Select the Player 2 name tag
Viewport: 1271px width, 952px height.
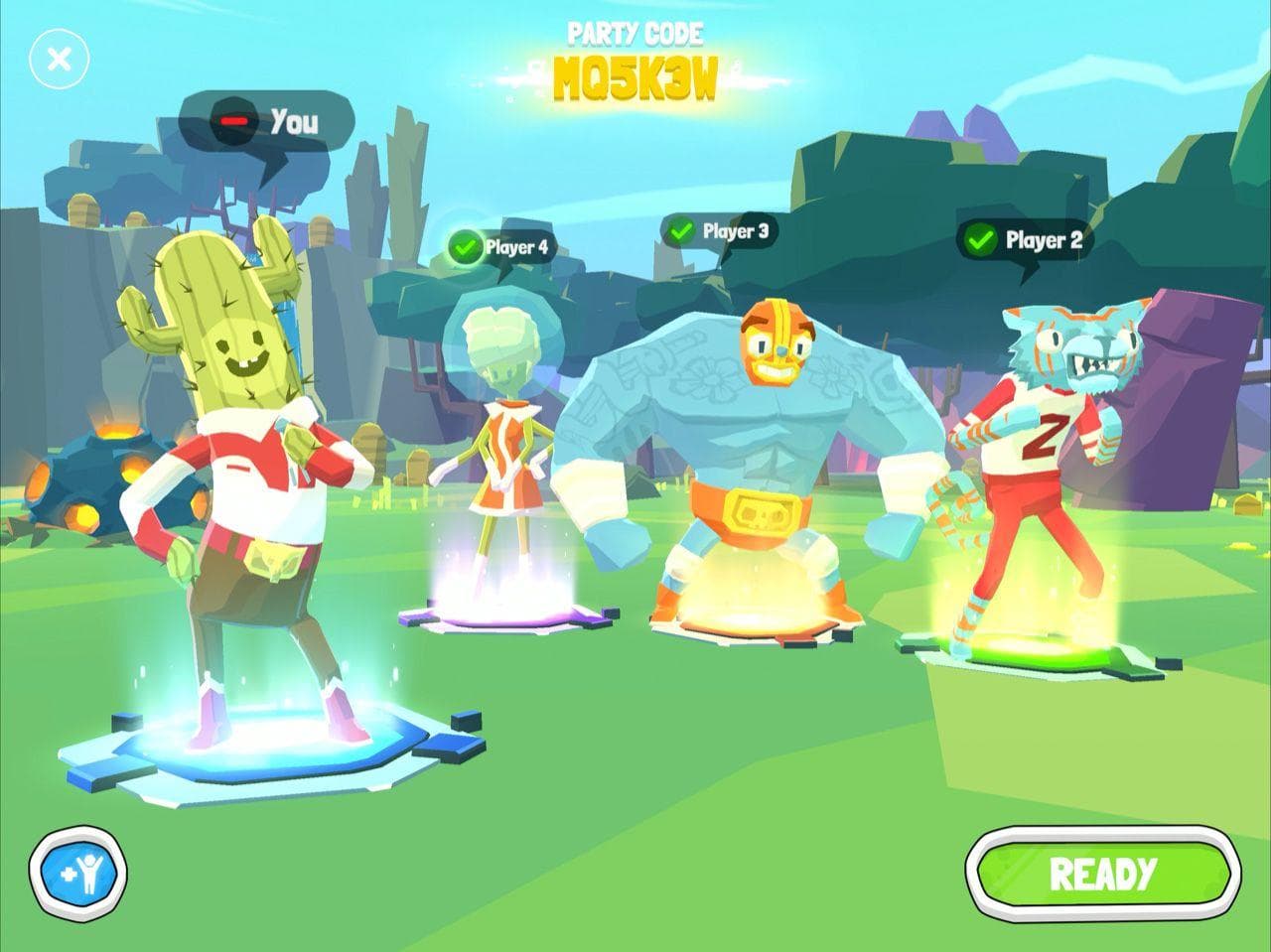[x=1025, y=240]
